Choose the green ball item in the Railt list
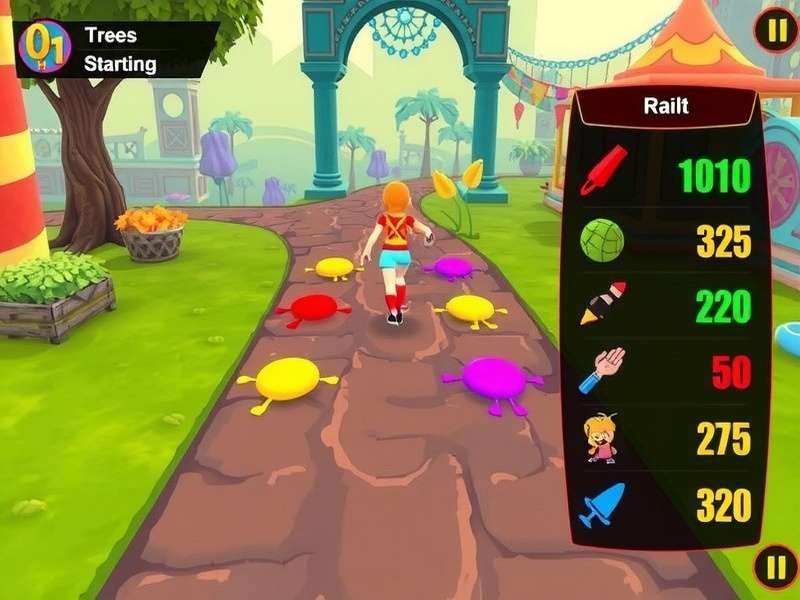 [x=602, y=240]
